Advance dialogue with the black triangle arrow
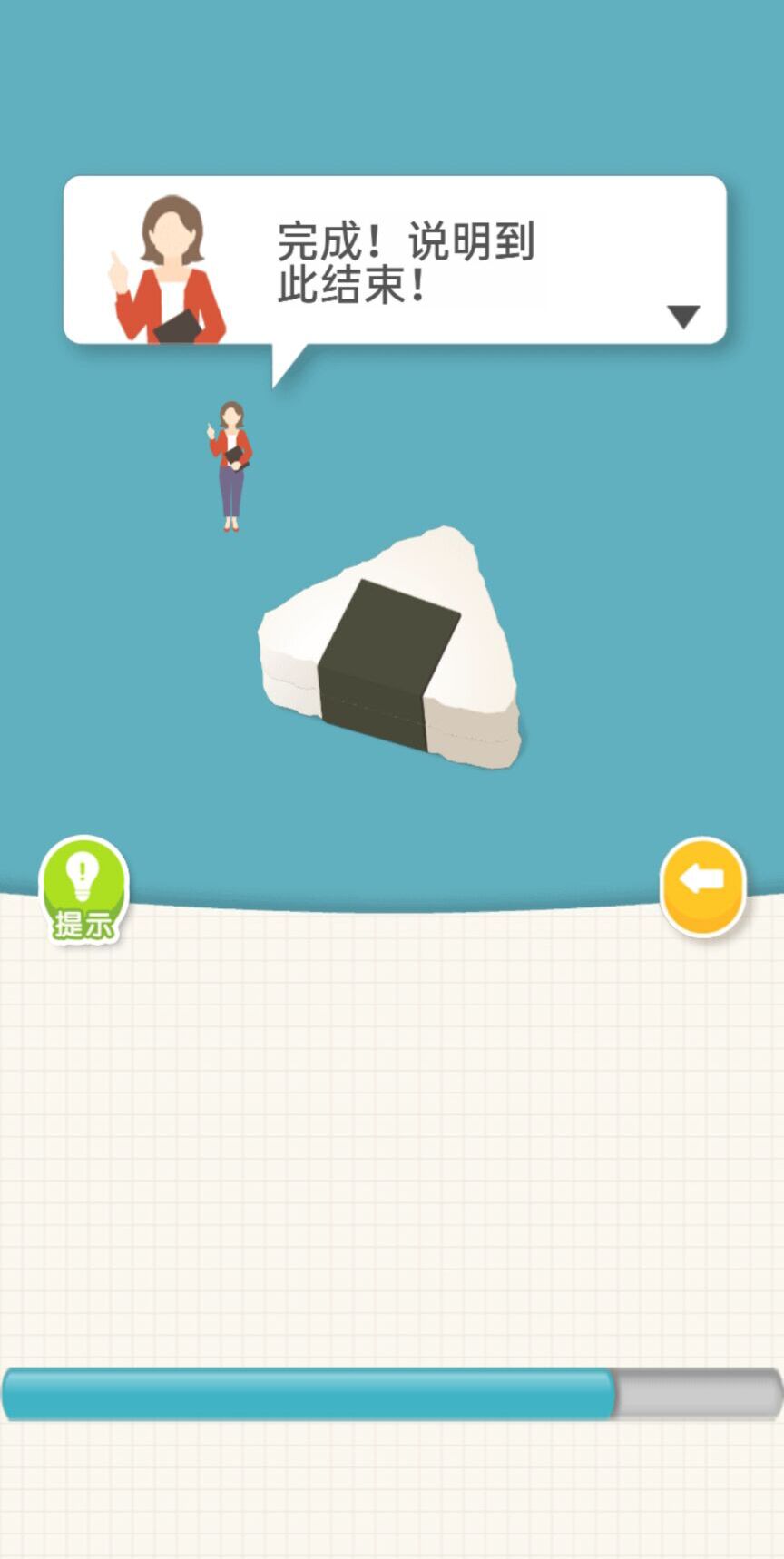Viewport: 784px width, 1559px height. coord(683,316)
